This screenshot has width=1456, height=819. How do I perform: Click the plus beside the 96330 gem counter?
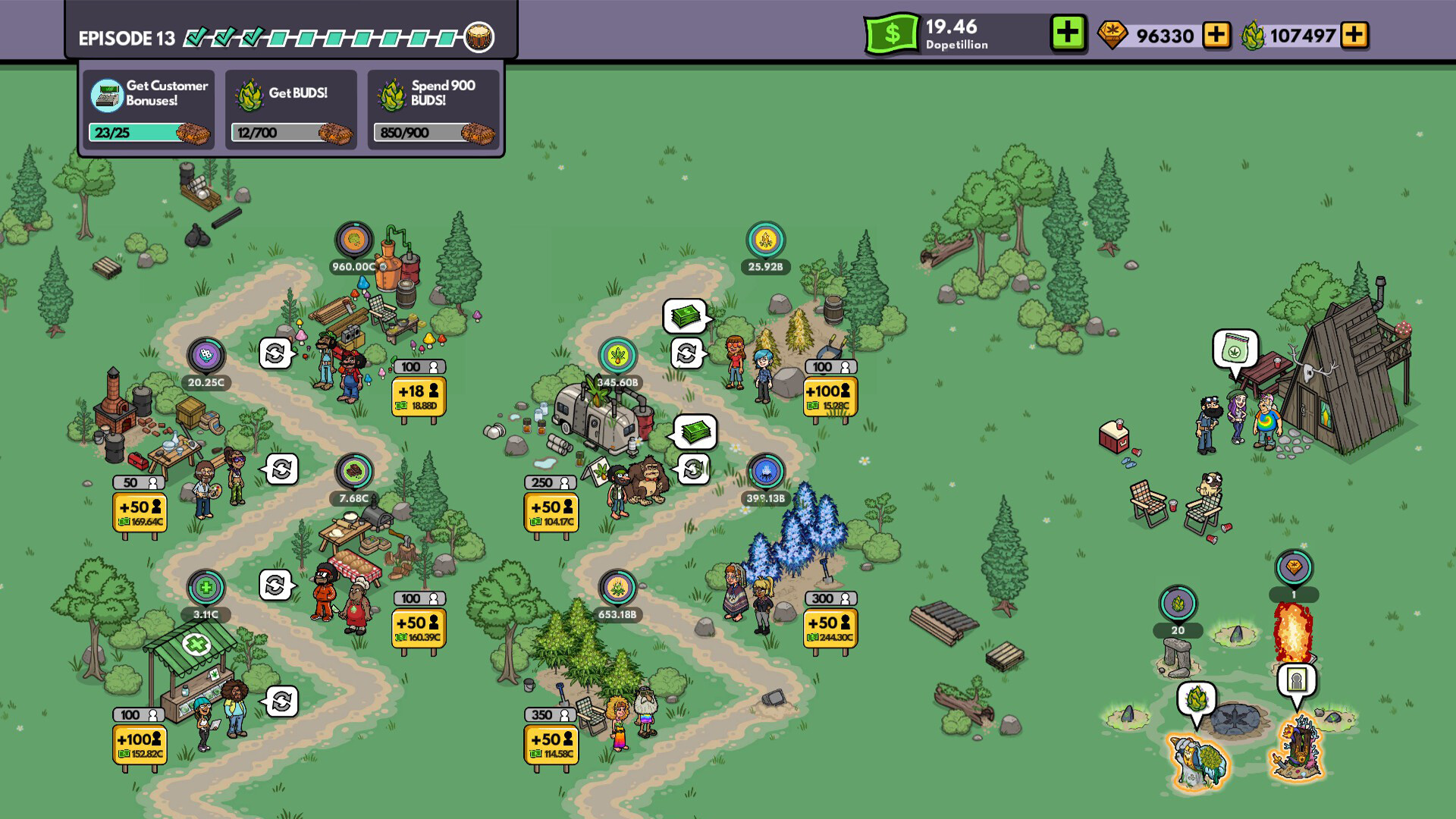[x=1216, y=36]
